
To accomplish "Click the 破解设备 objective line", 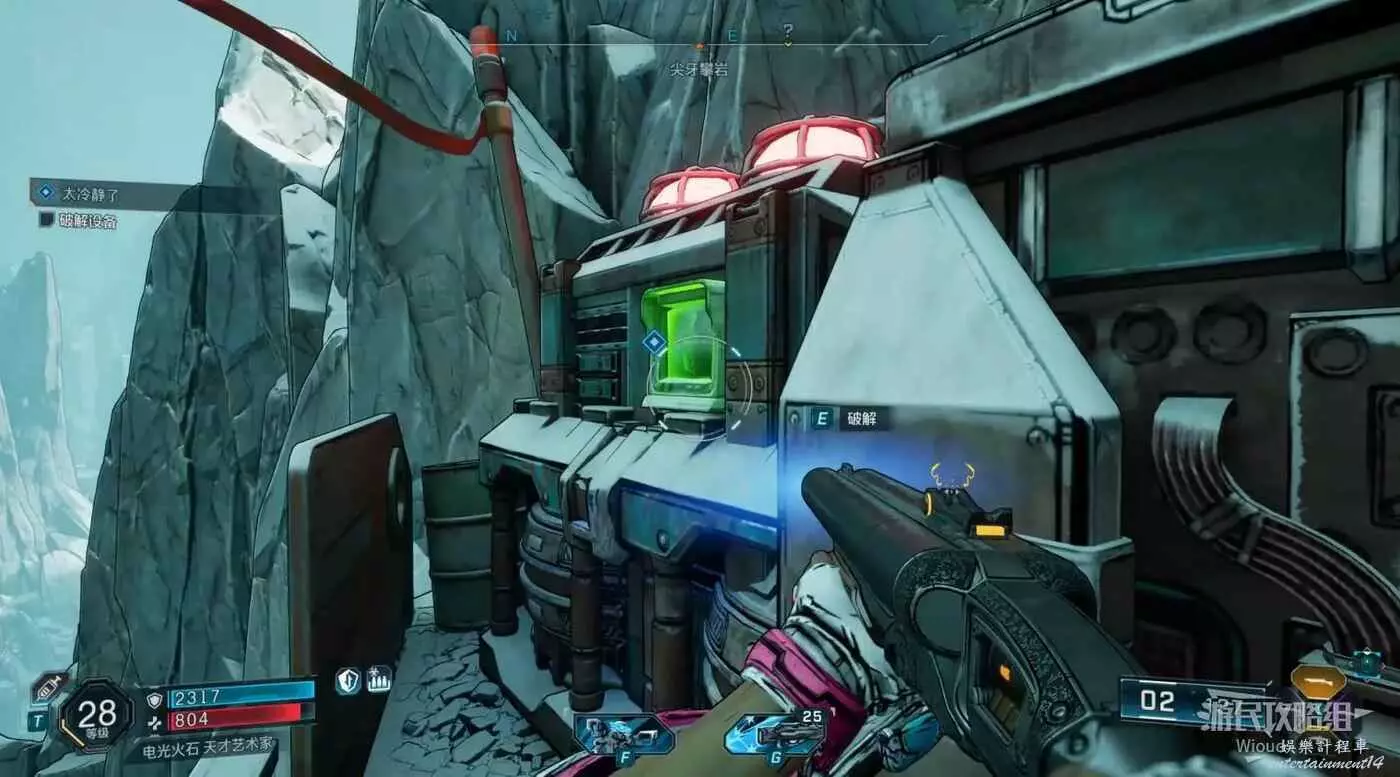I will tap(87, 220).
